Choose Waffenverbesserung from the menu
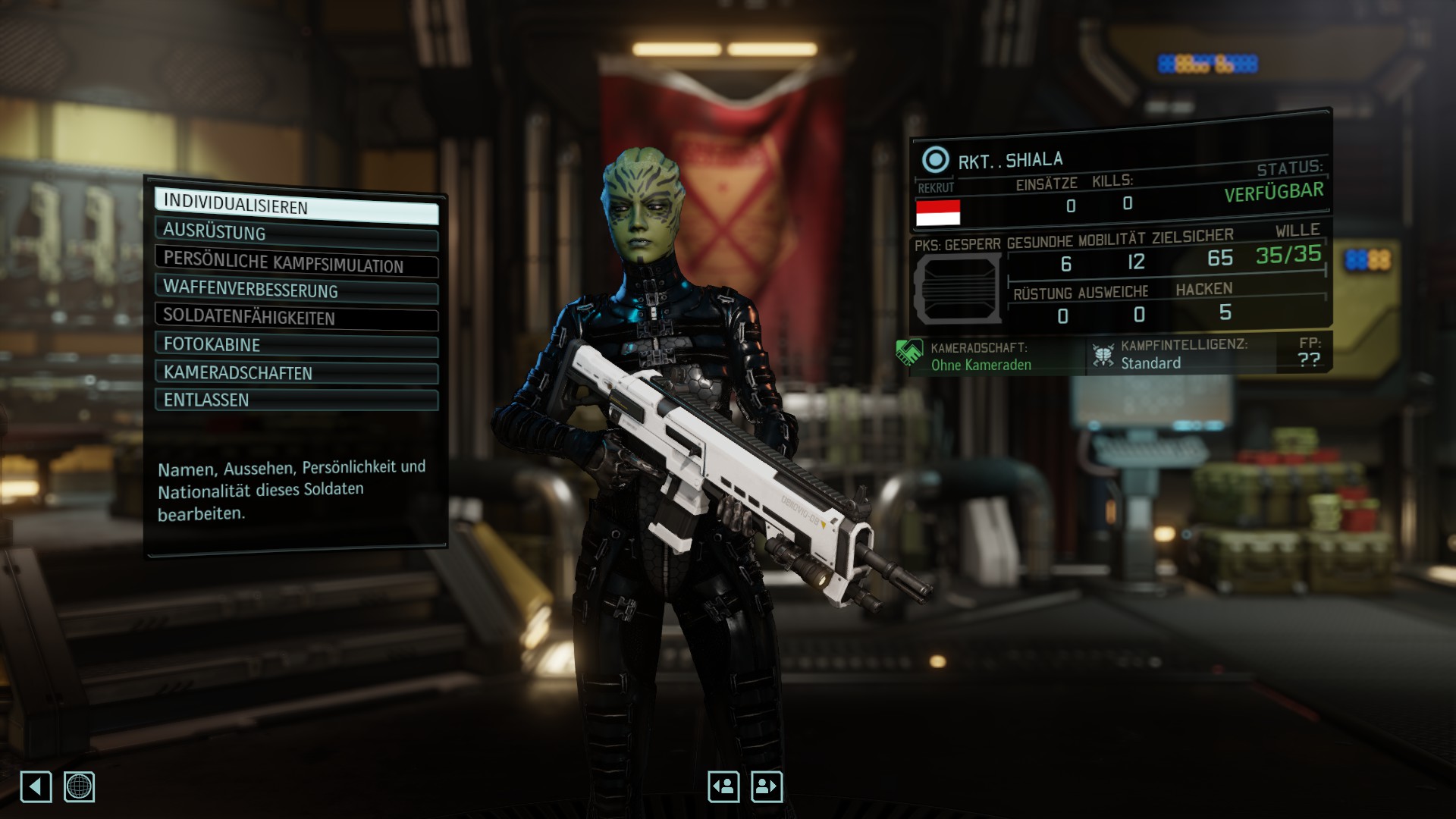 click(x=296, y=290)
